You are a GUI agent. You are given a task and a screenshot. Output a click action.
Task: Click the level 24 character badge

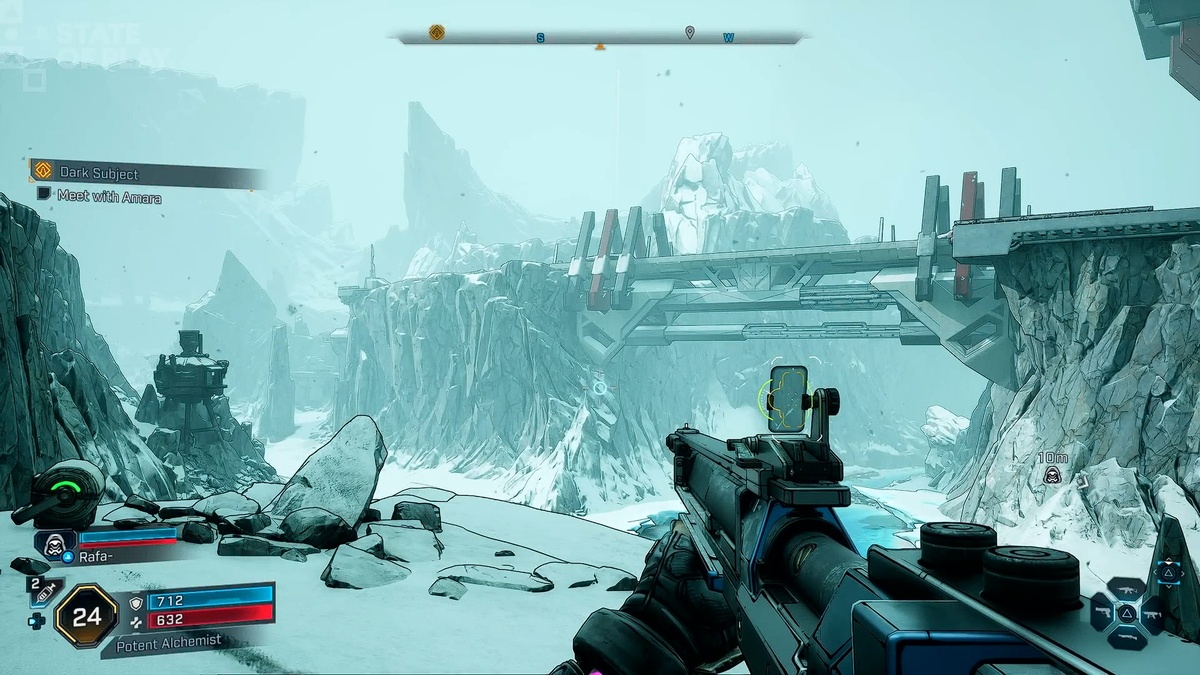click(87, 616)
